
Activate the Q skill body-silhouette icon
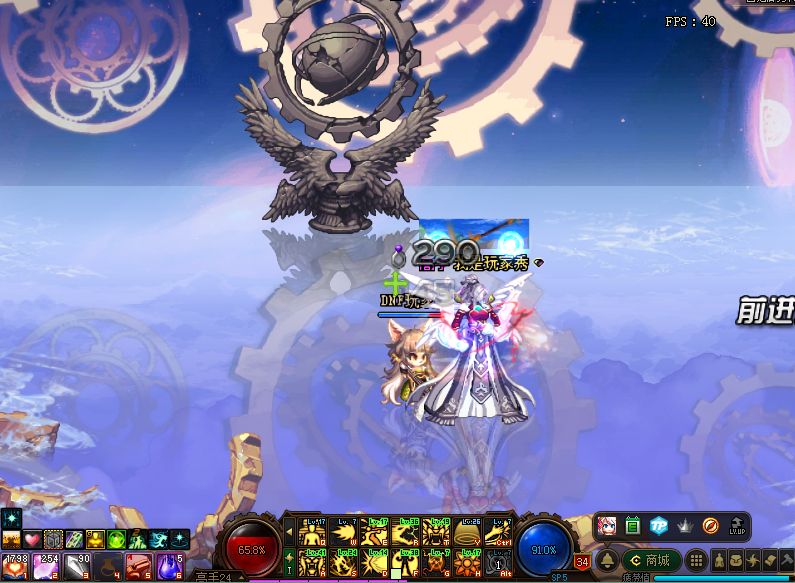314,532
